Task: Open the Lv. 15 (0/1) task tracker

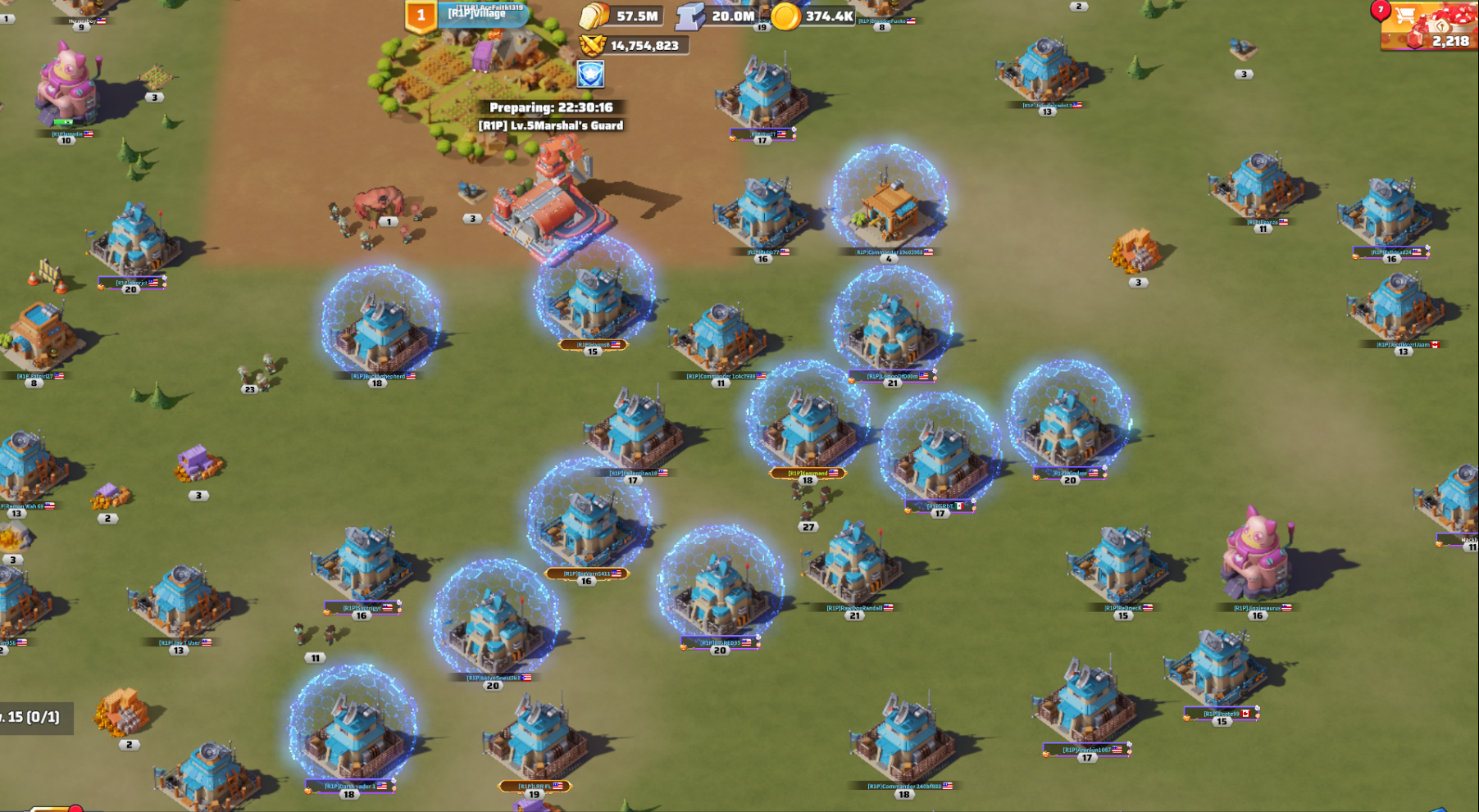Action: pos(33,717)
